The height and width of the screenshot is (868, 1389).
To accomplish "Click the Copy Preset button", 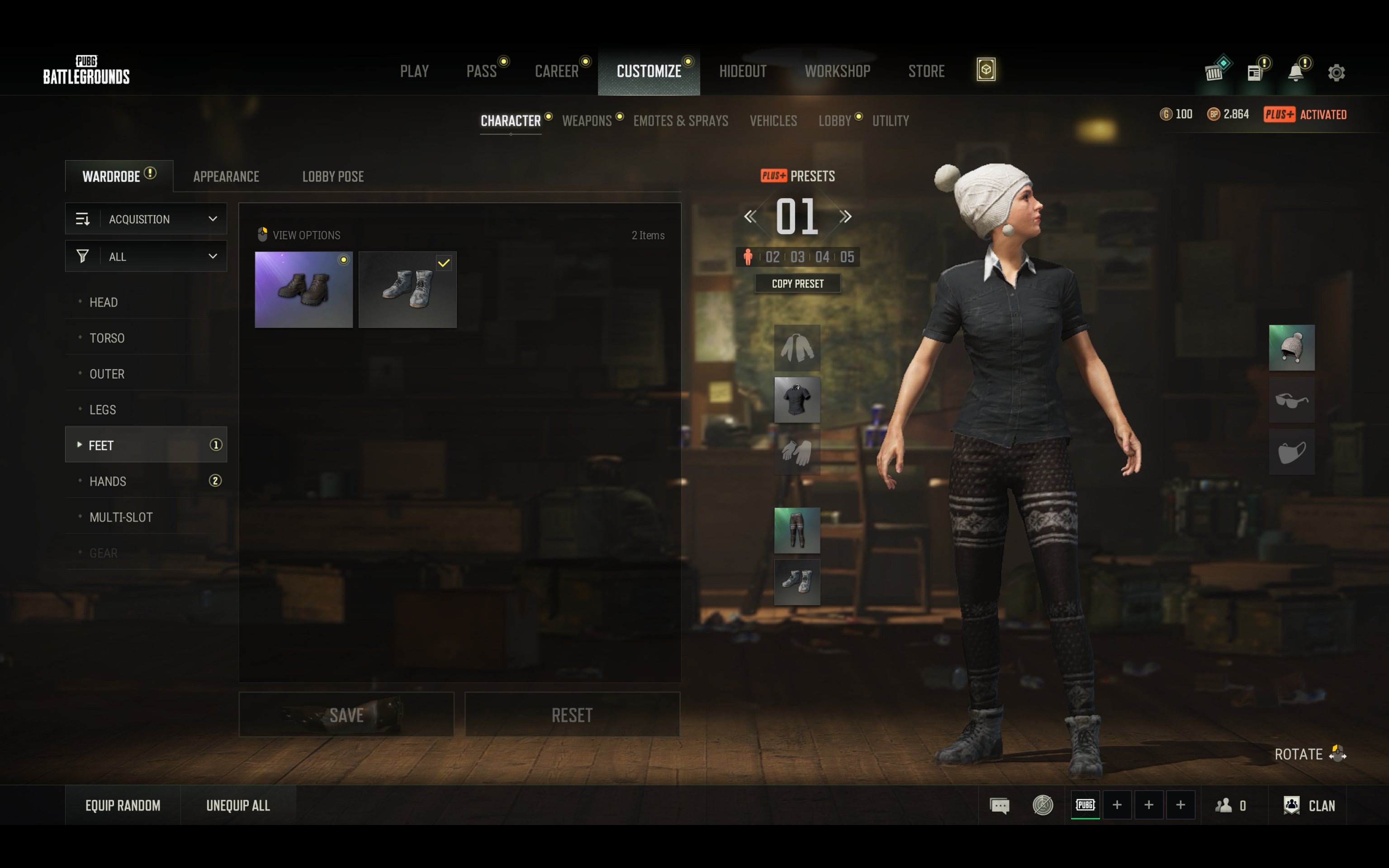I will pyautogui.click(x=797, y=284).
